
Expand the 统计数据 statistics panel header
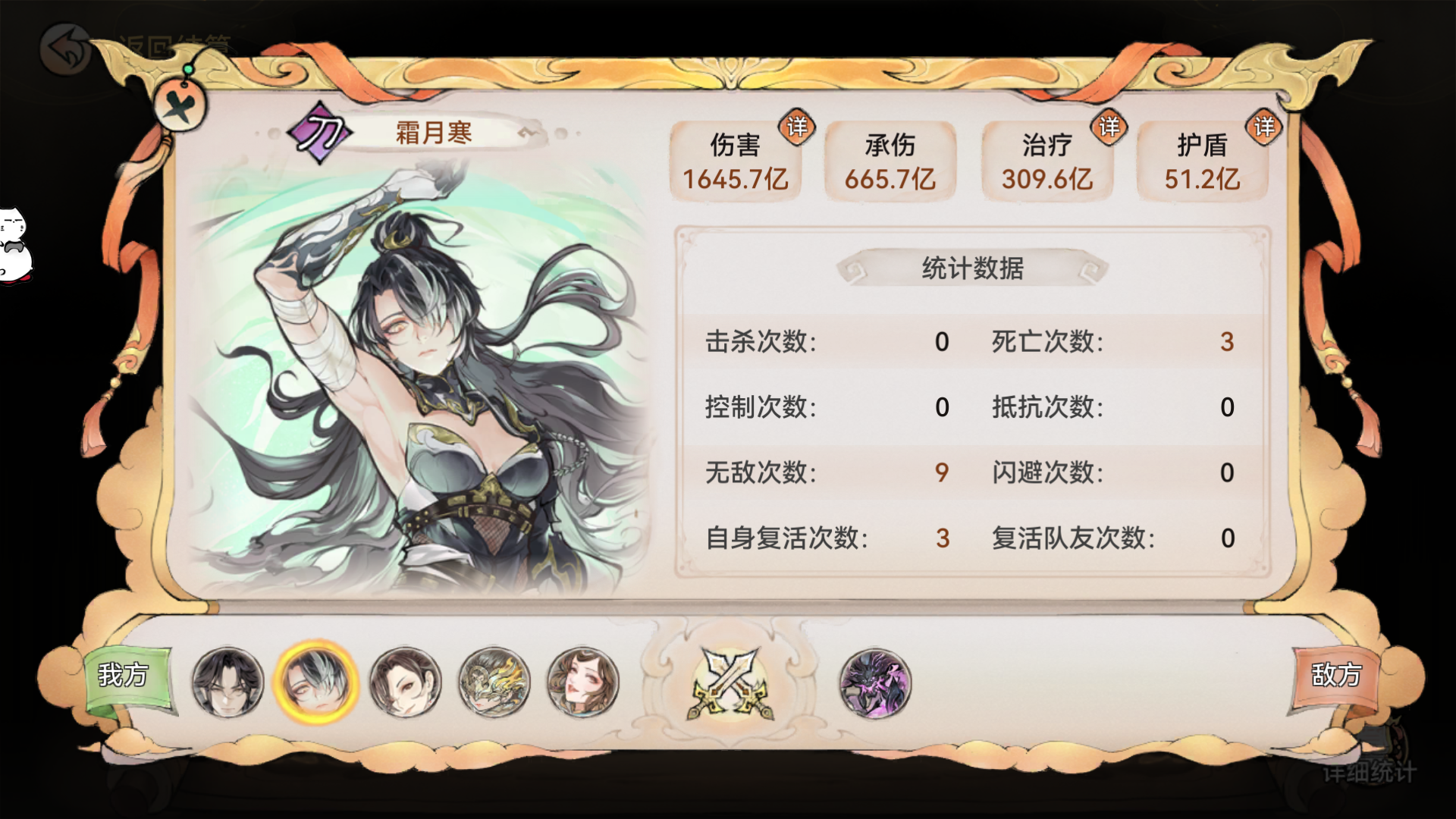coord(972,267)
